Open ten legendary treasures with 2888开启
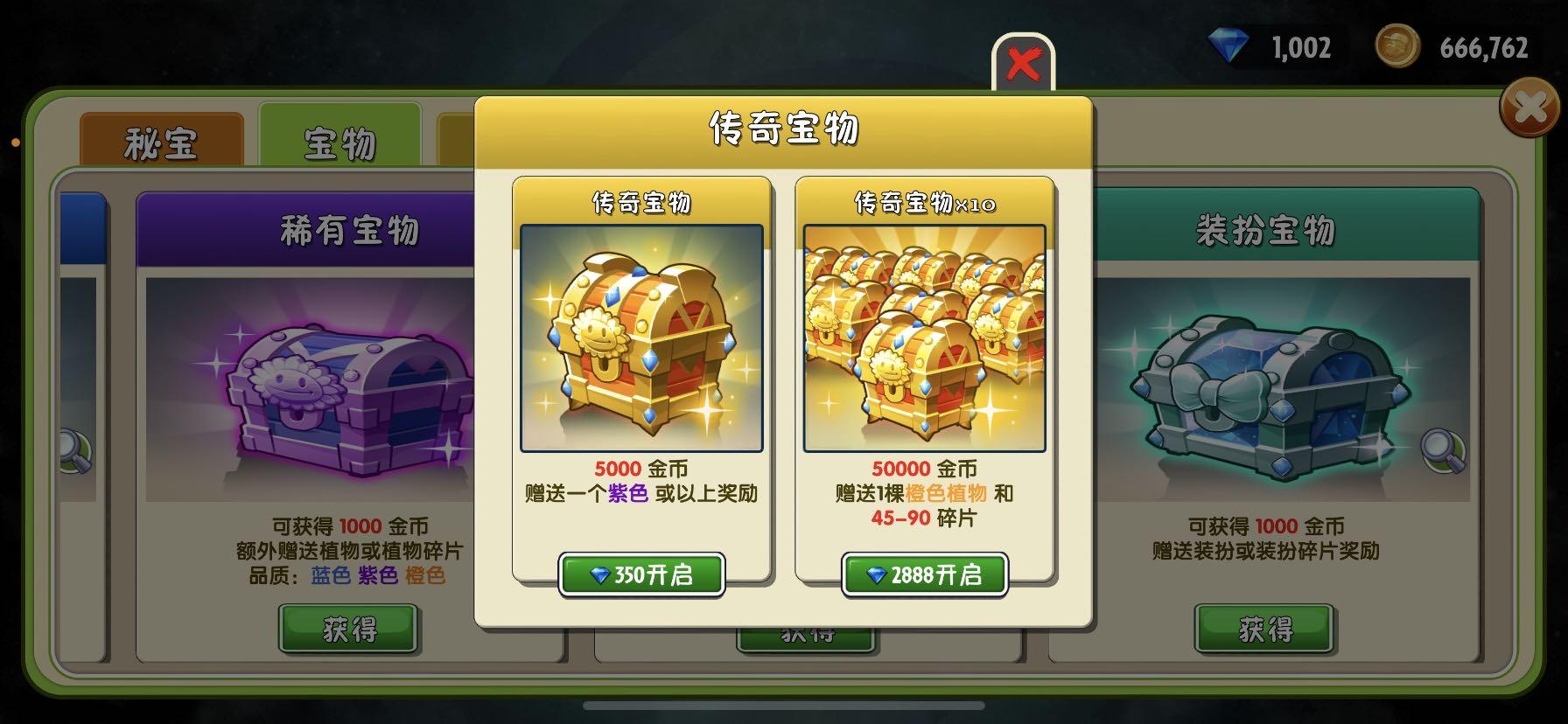The image size is (1568, 724). coord(923,574)
